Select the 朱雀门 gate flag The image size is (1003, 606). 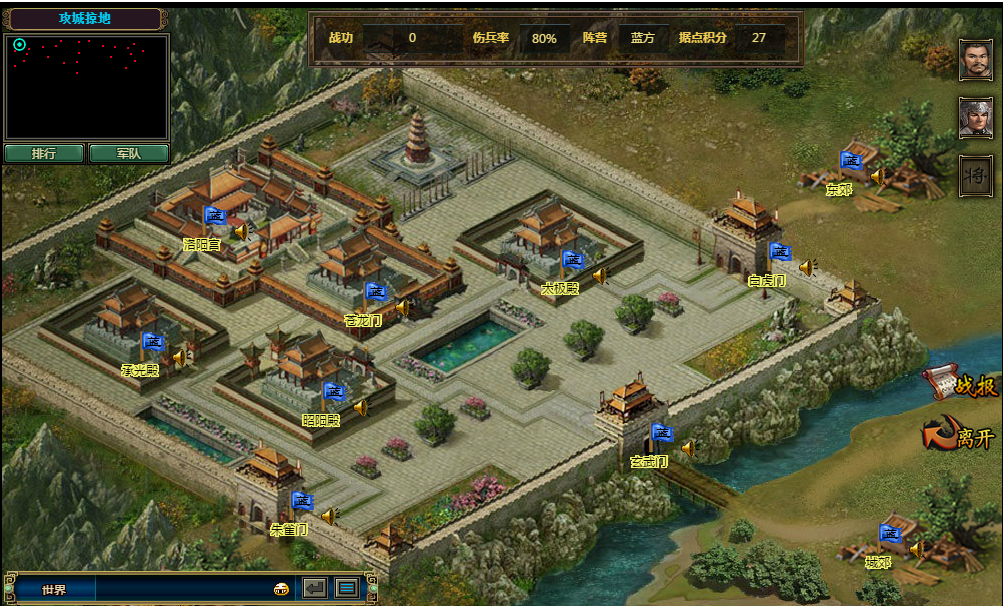302,501
